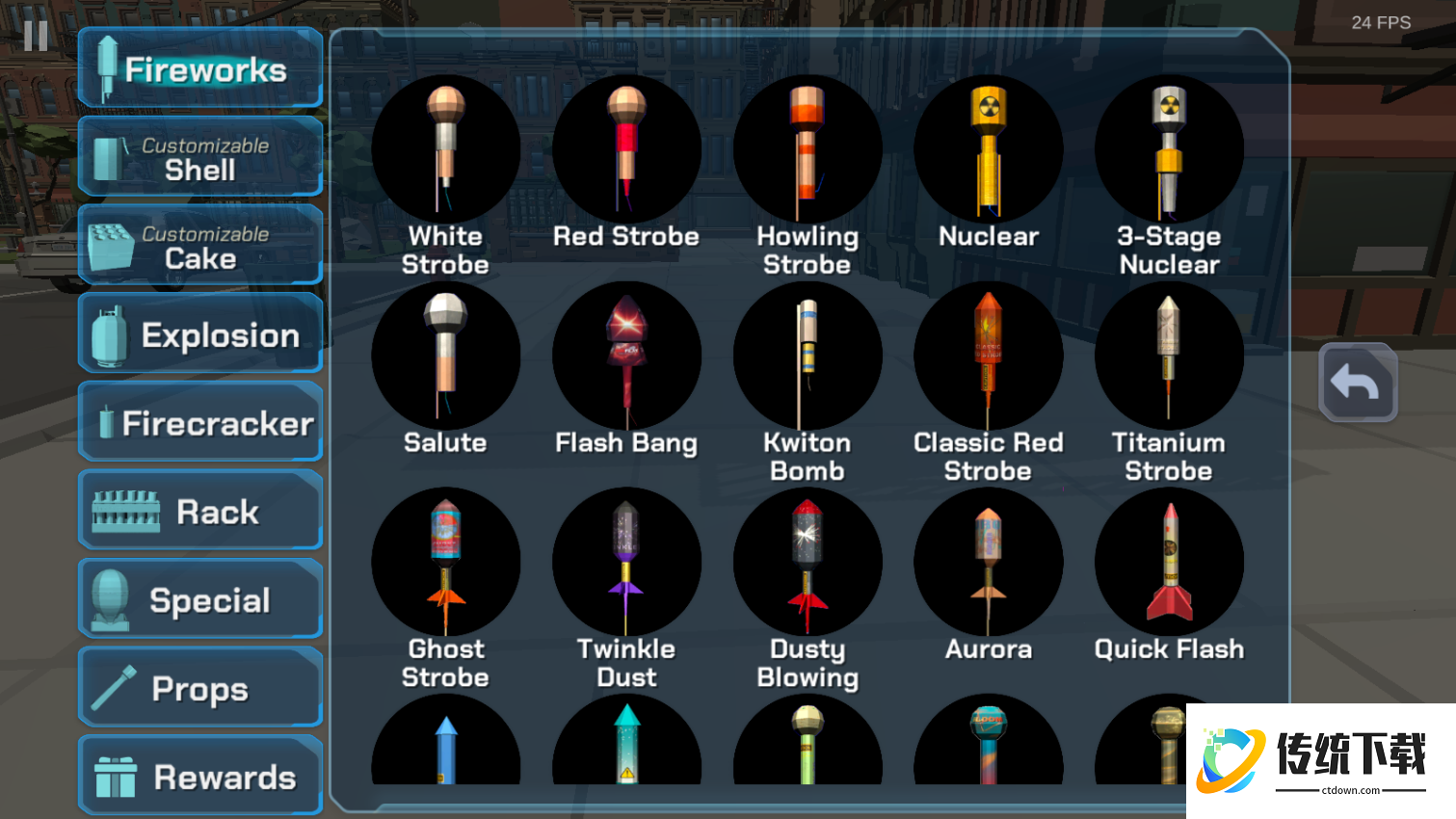Open the Rewards category

point(200,777)
